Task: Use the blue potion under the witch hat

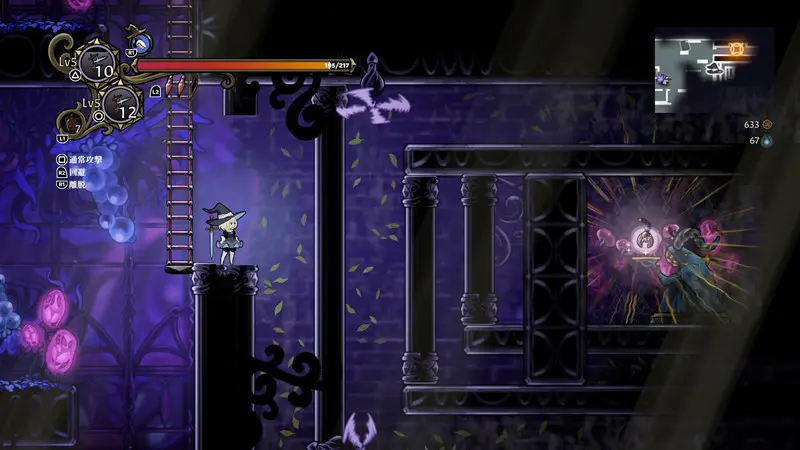Action: (141, 42)
